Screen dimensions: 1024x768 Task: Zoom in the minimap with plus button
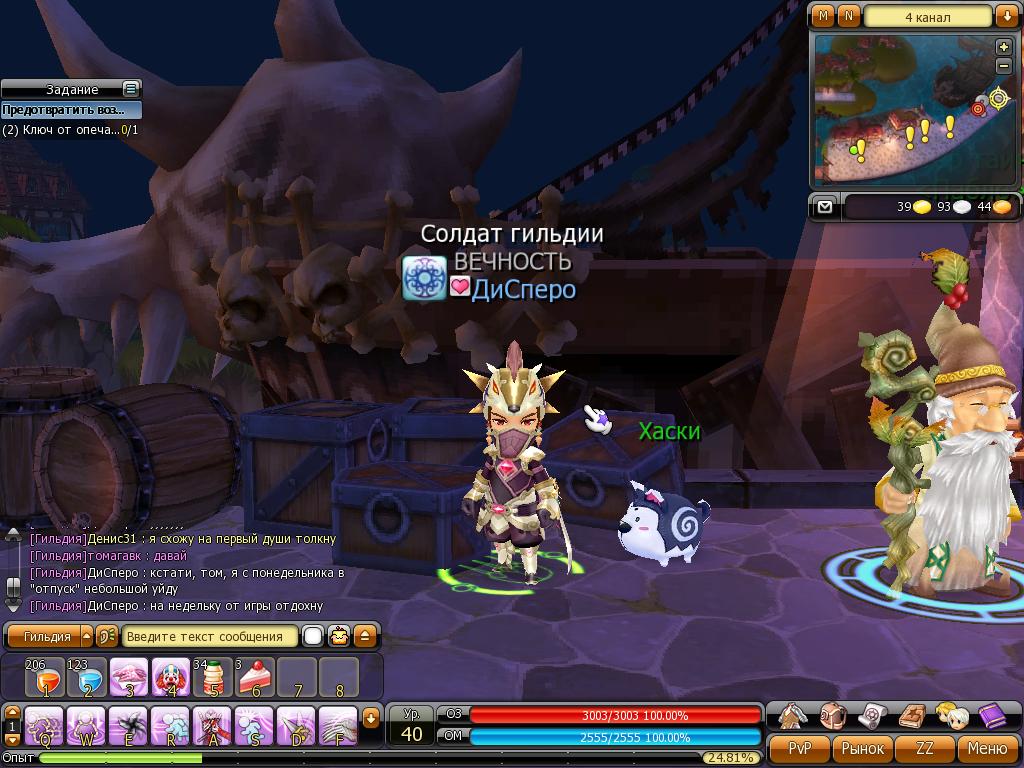pos(1004,47)
